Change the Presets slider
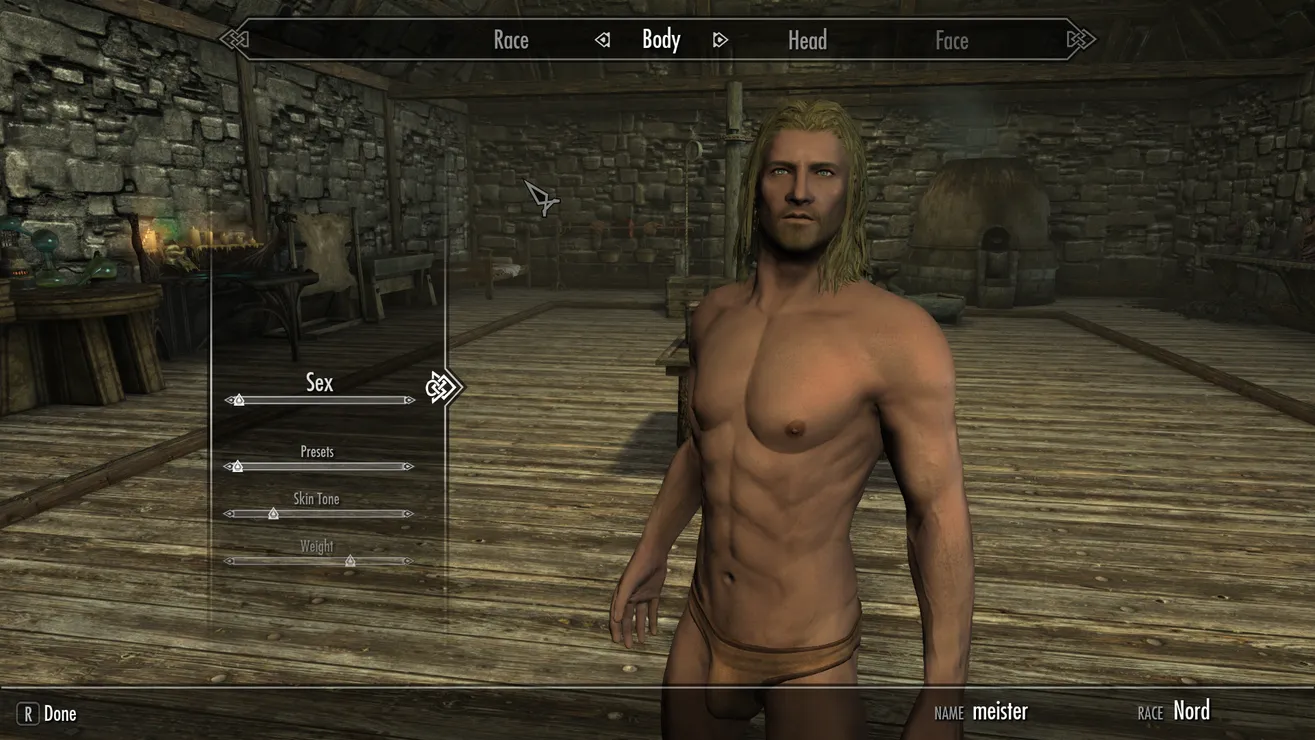 point(237,466)
